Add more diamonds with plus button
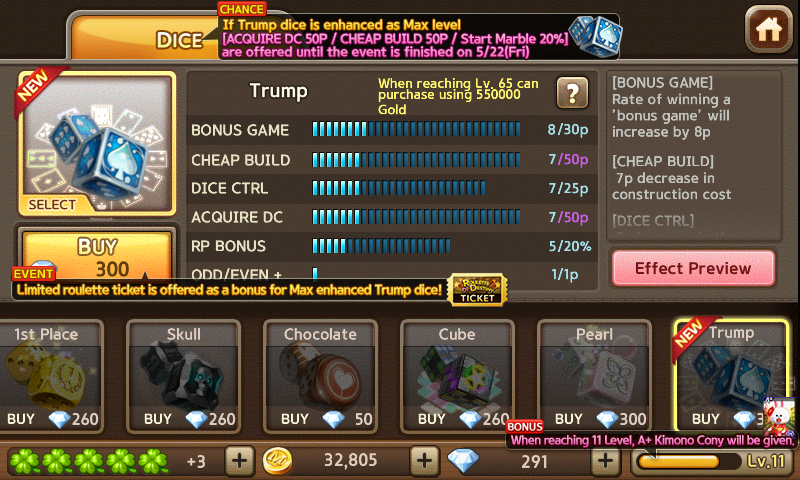Viewport: 800px width, 480px height. point(604,461)
